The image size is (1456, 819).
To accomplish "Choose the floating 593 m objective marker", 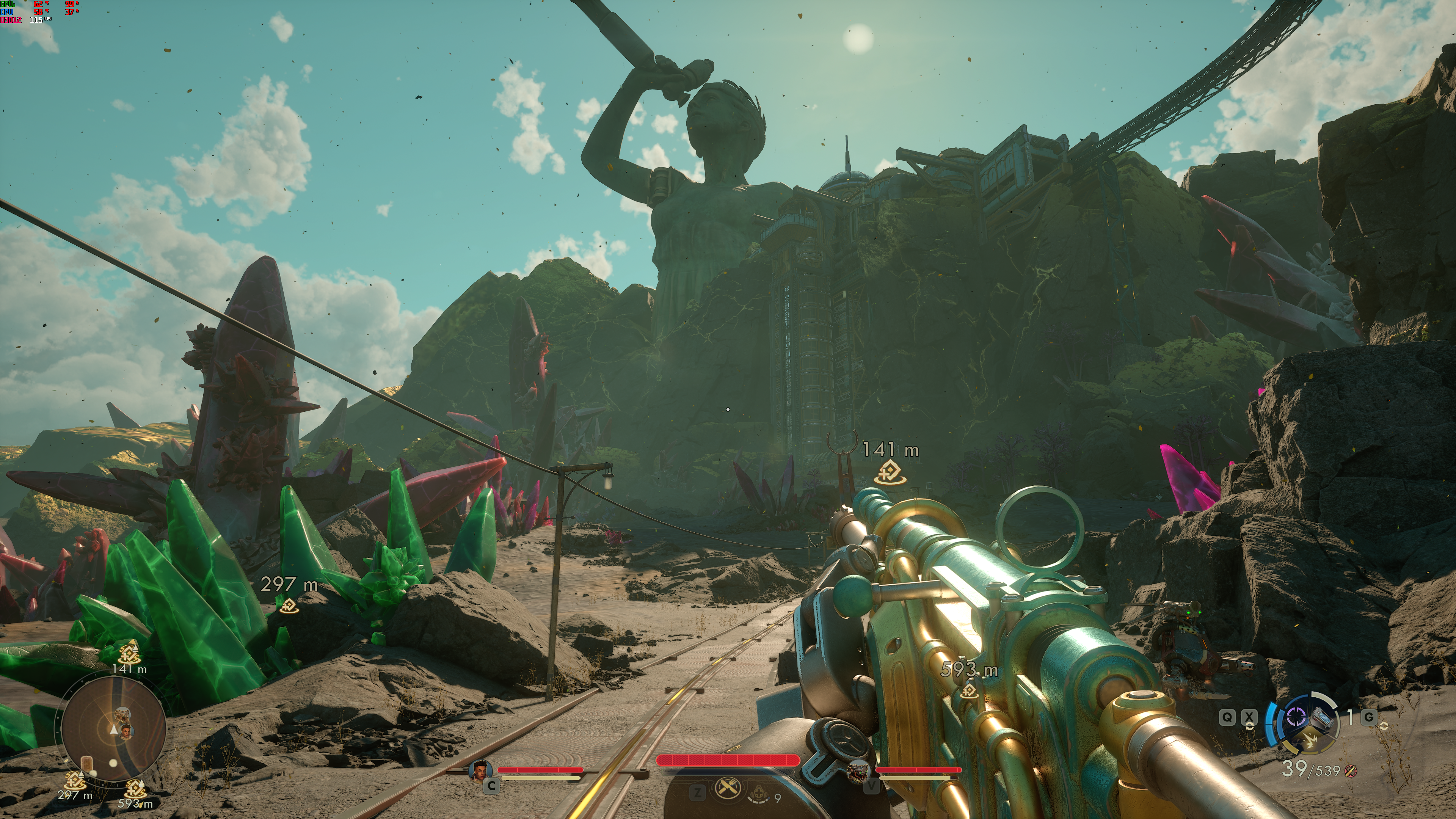I will (970, 690).
